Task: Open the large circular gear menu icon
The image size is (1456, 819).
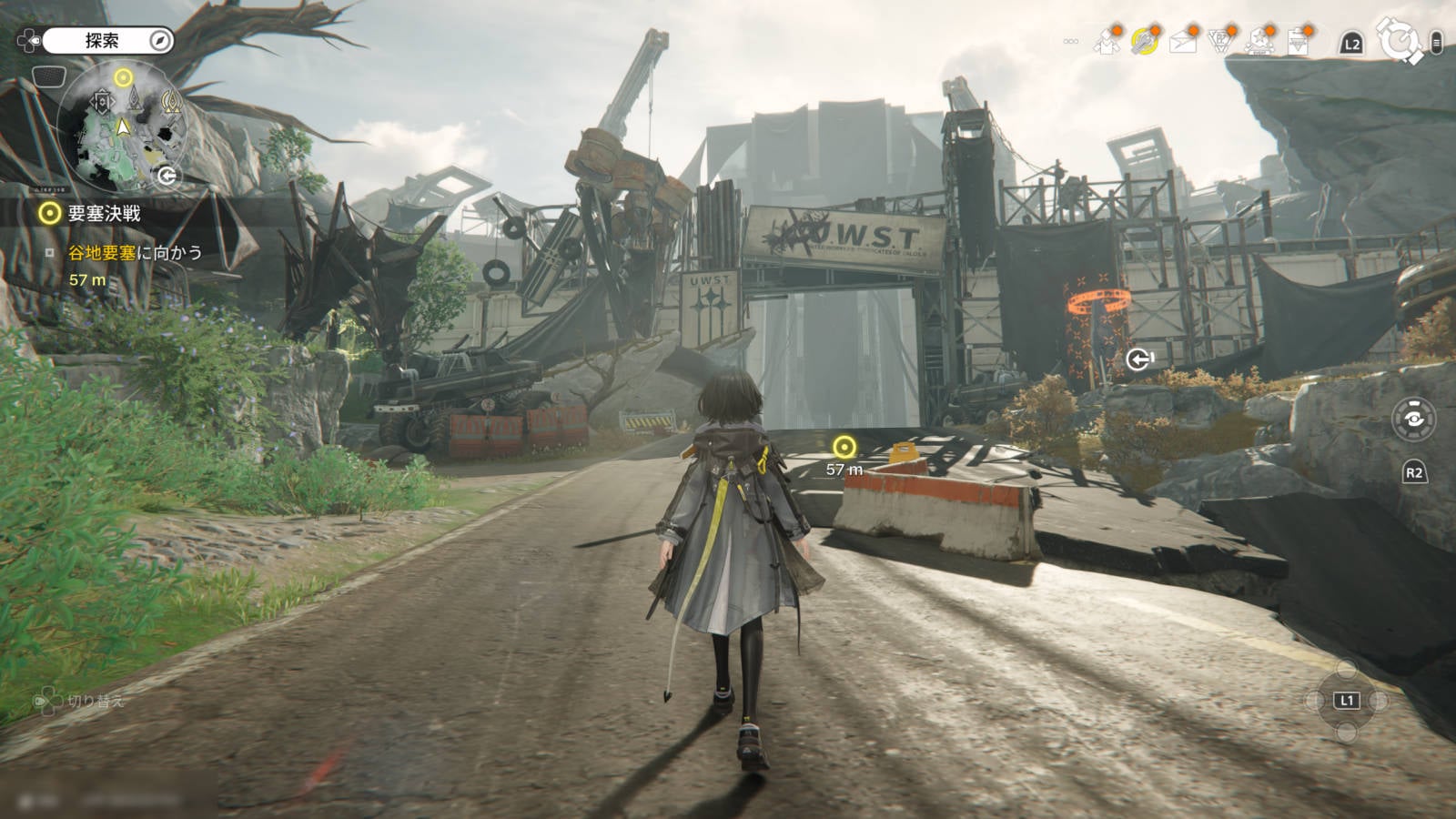Action: coord(1399,41)
